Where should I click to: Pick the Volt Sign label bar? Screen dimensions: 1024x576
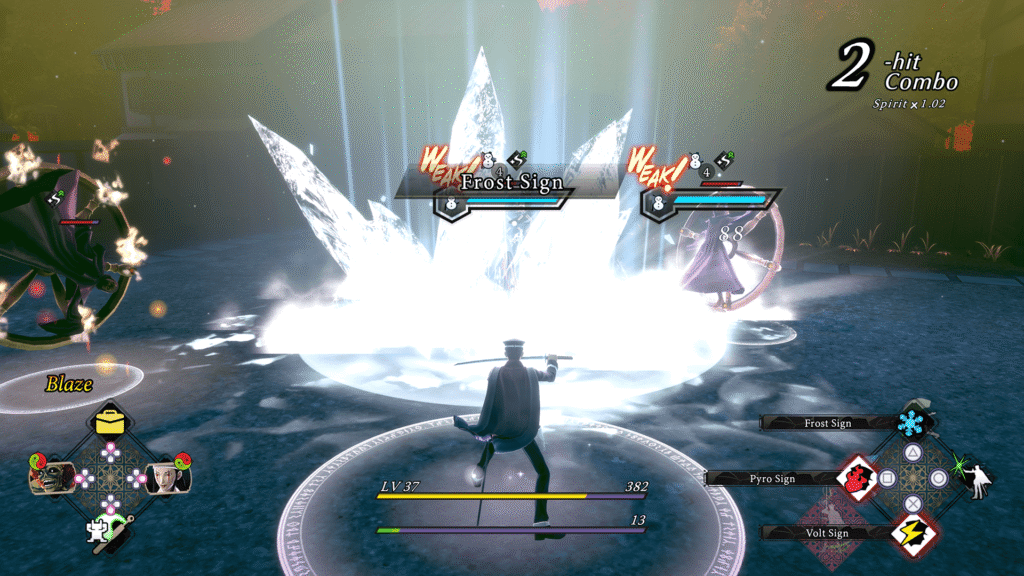pos(827,533)
